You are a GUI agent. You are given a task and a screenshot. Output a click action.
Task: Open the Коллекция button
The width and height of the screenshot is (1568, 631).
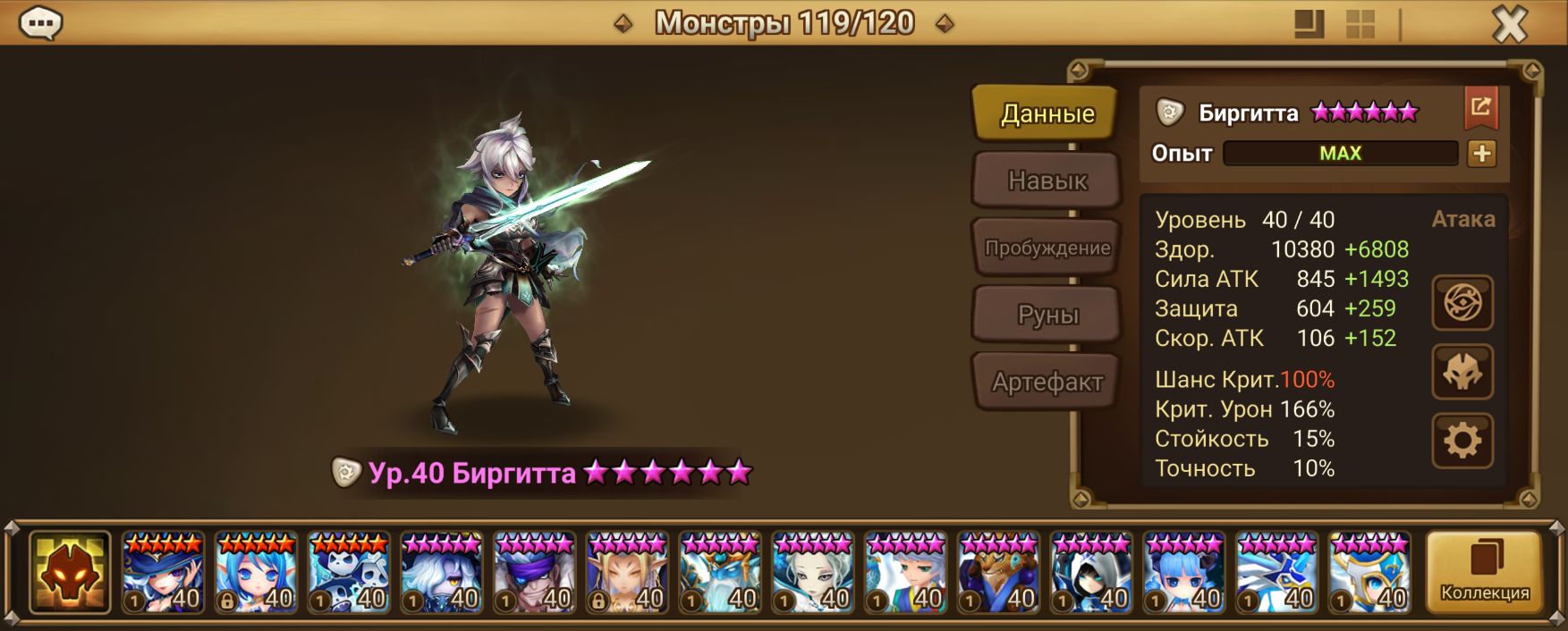click(1484, 572)
